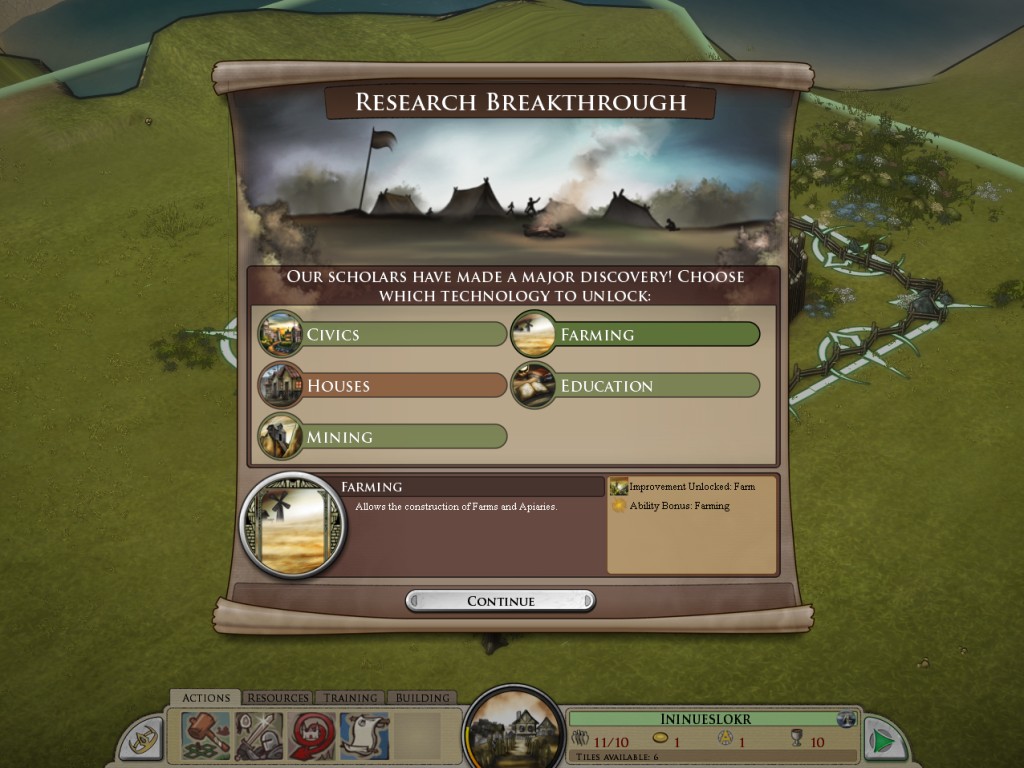
Task: Confirm the choice with Continue
Action: click(500, 601)
